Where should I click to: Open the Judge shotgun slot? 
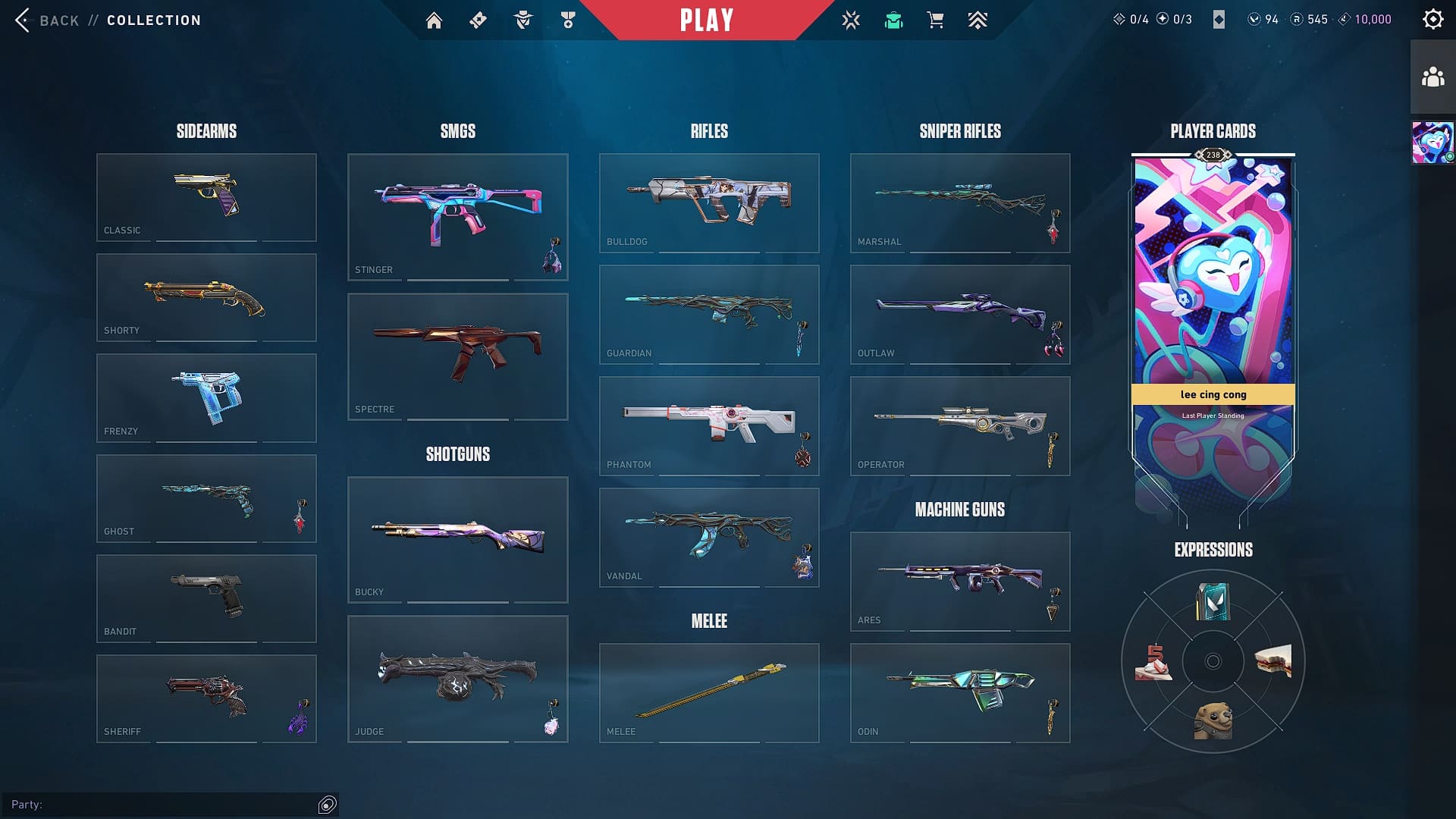click(x=457, y=679)
